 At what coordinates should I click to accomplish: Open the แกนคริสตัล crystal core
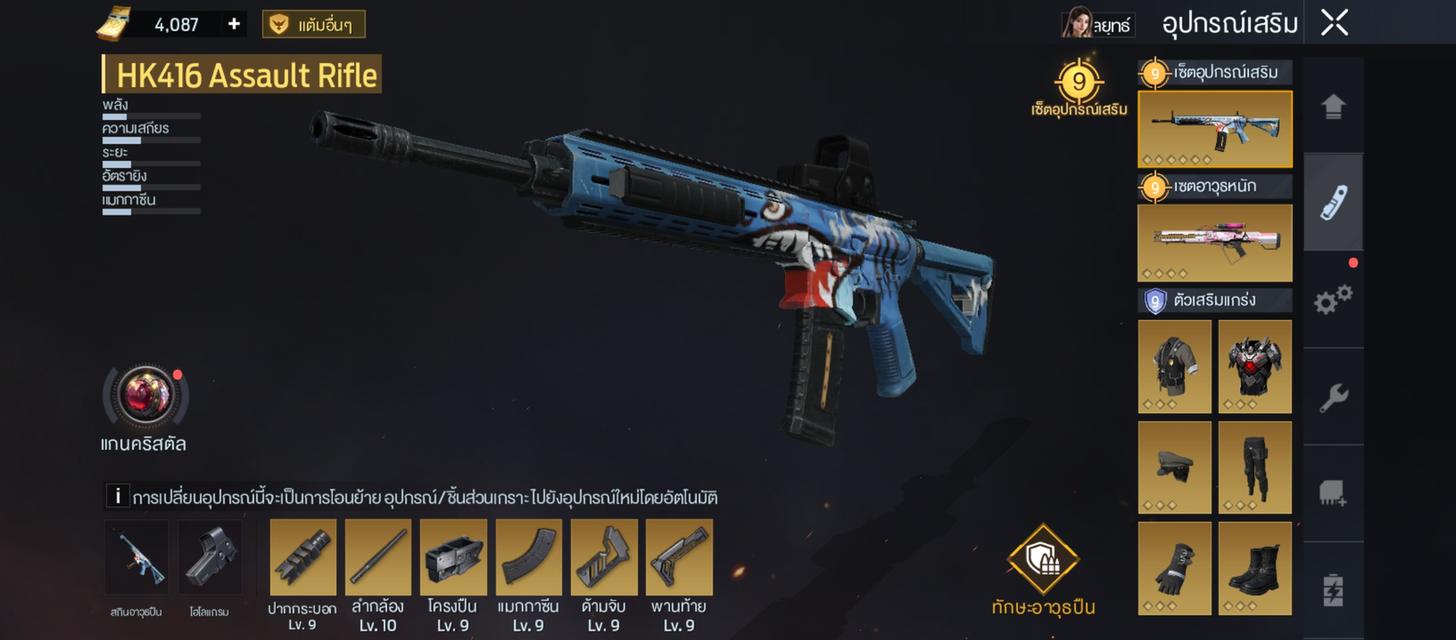147,396
